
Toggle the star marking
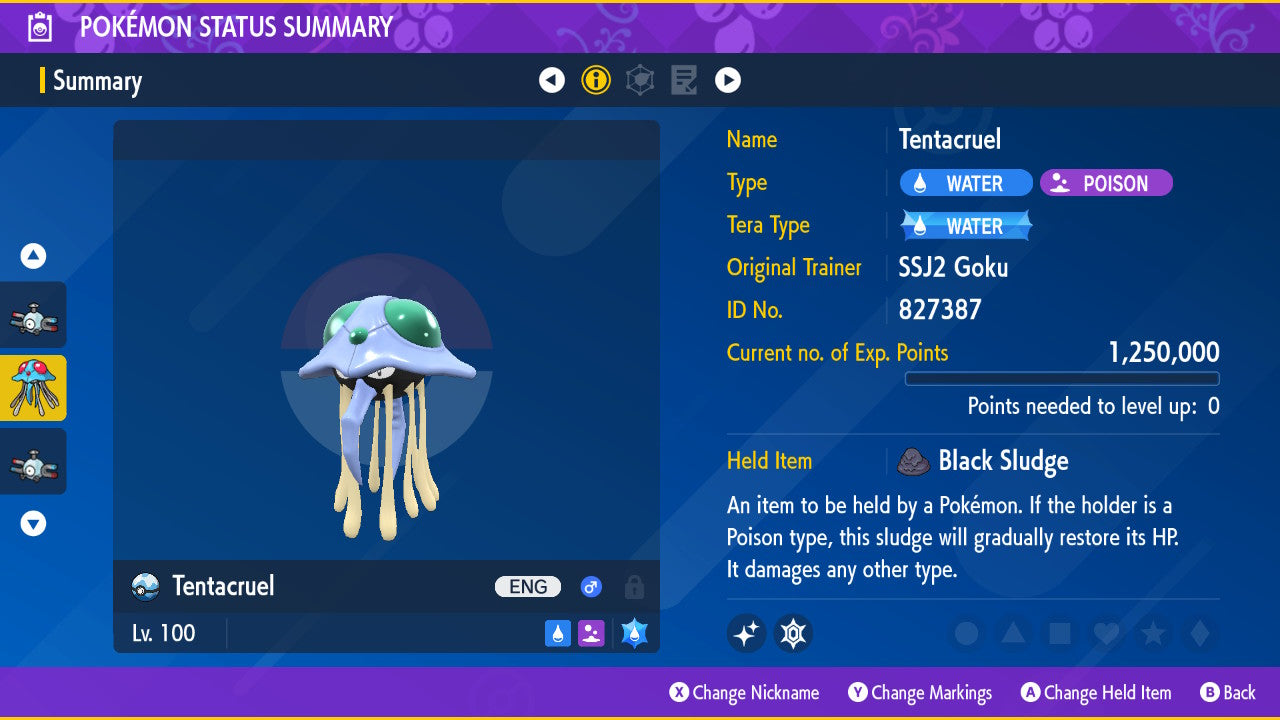(1152, 633)
